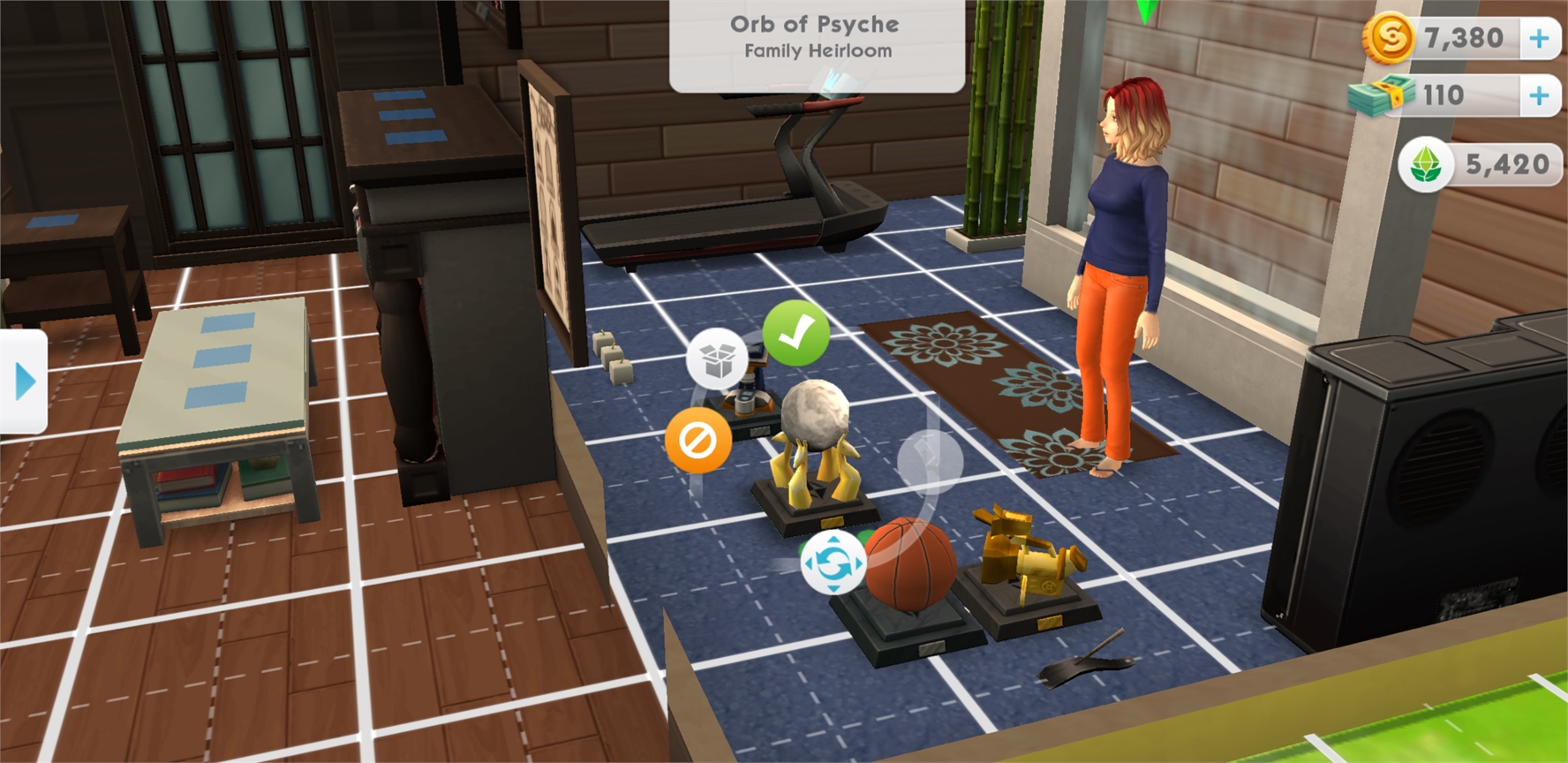Buy more SimCash with the plus button

click(1539, 95)
